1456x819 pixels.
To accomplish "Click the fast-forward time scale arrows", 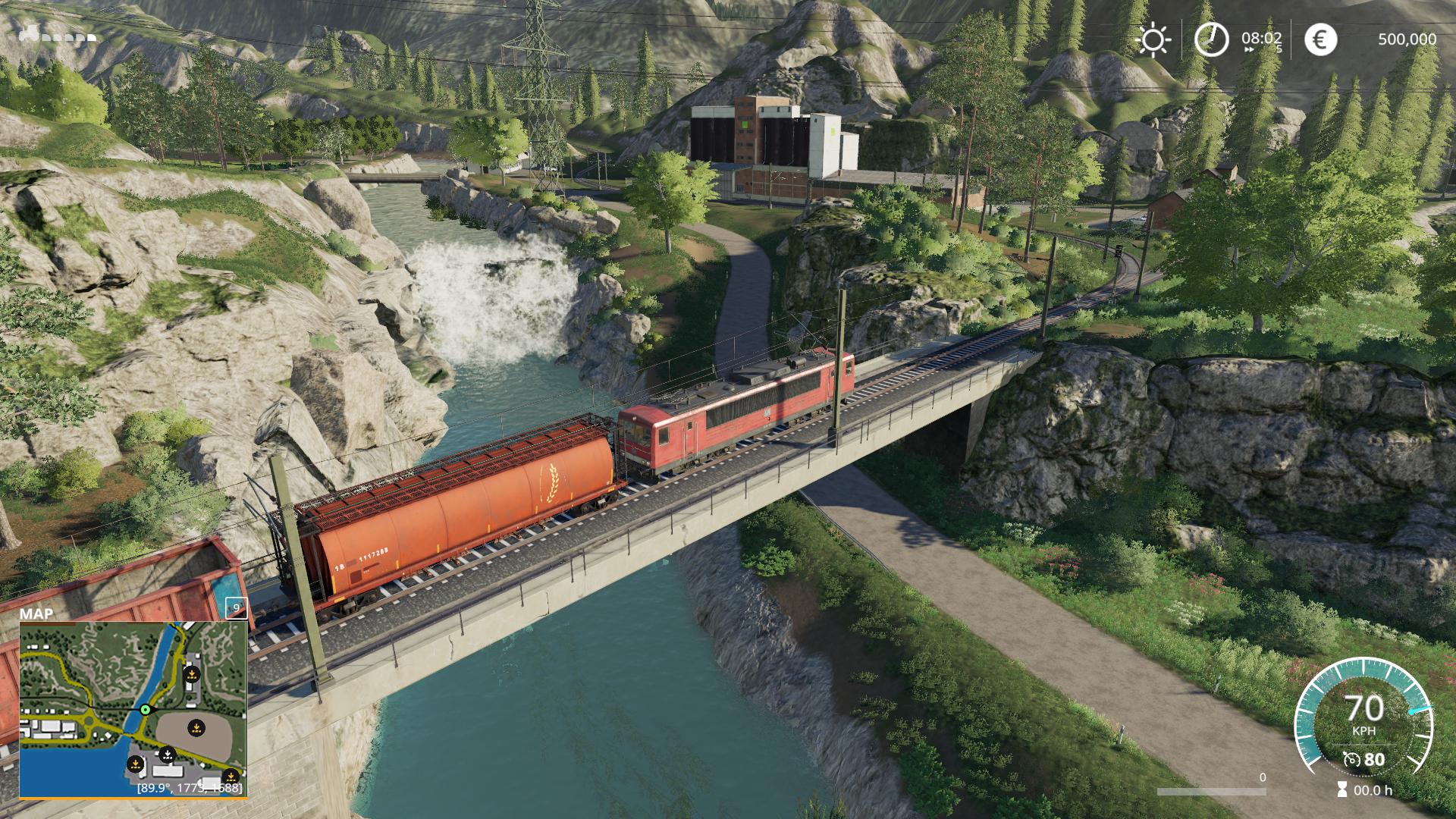I will [x=1248, y=49].
